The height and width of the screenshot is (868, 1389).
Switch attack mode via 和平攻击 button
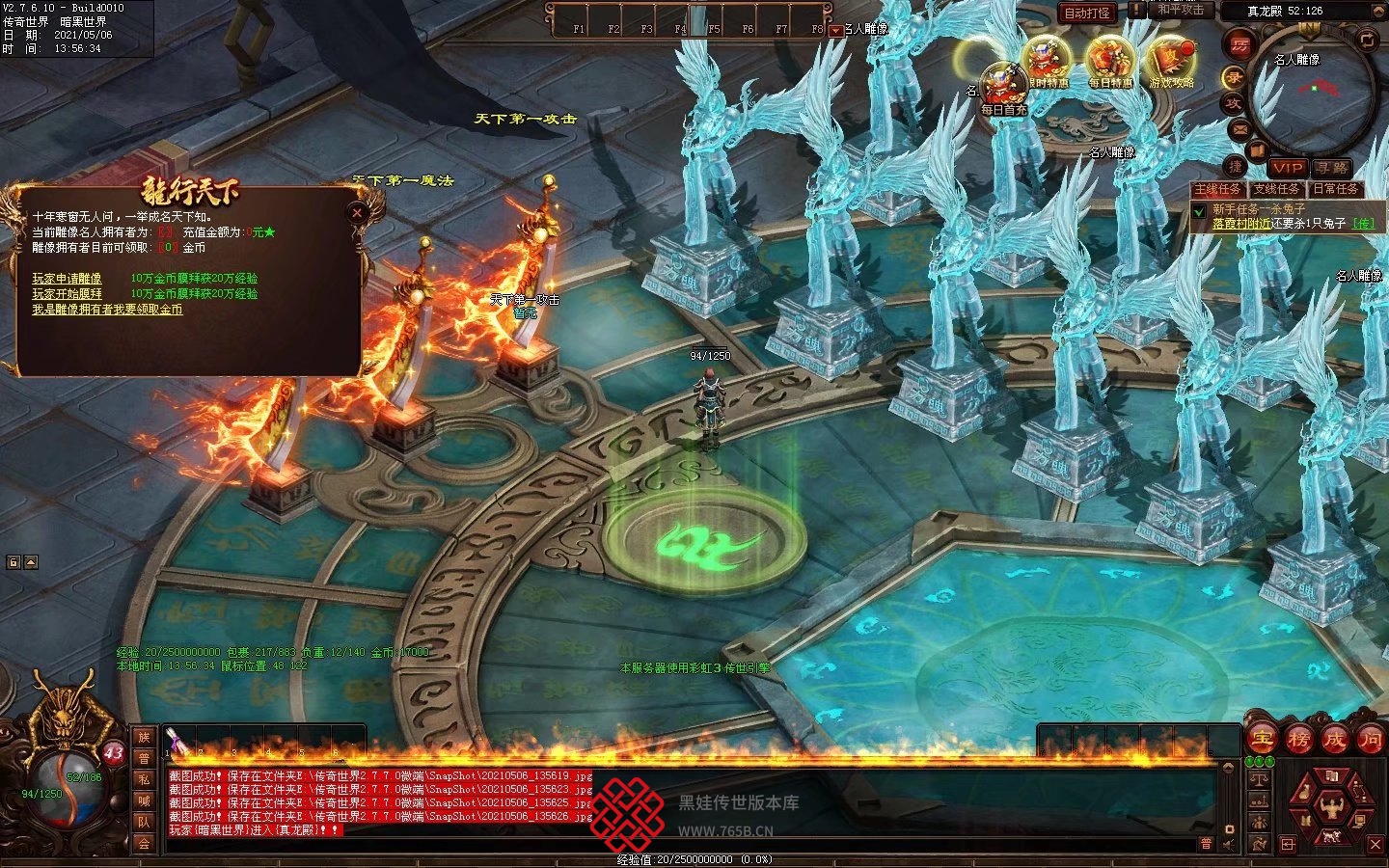1181,11
